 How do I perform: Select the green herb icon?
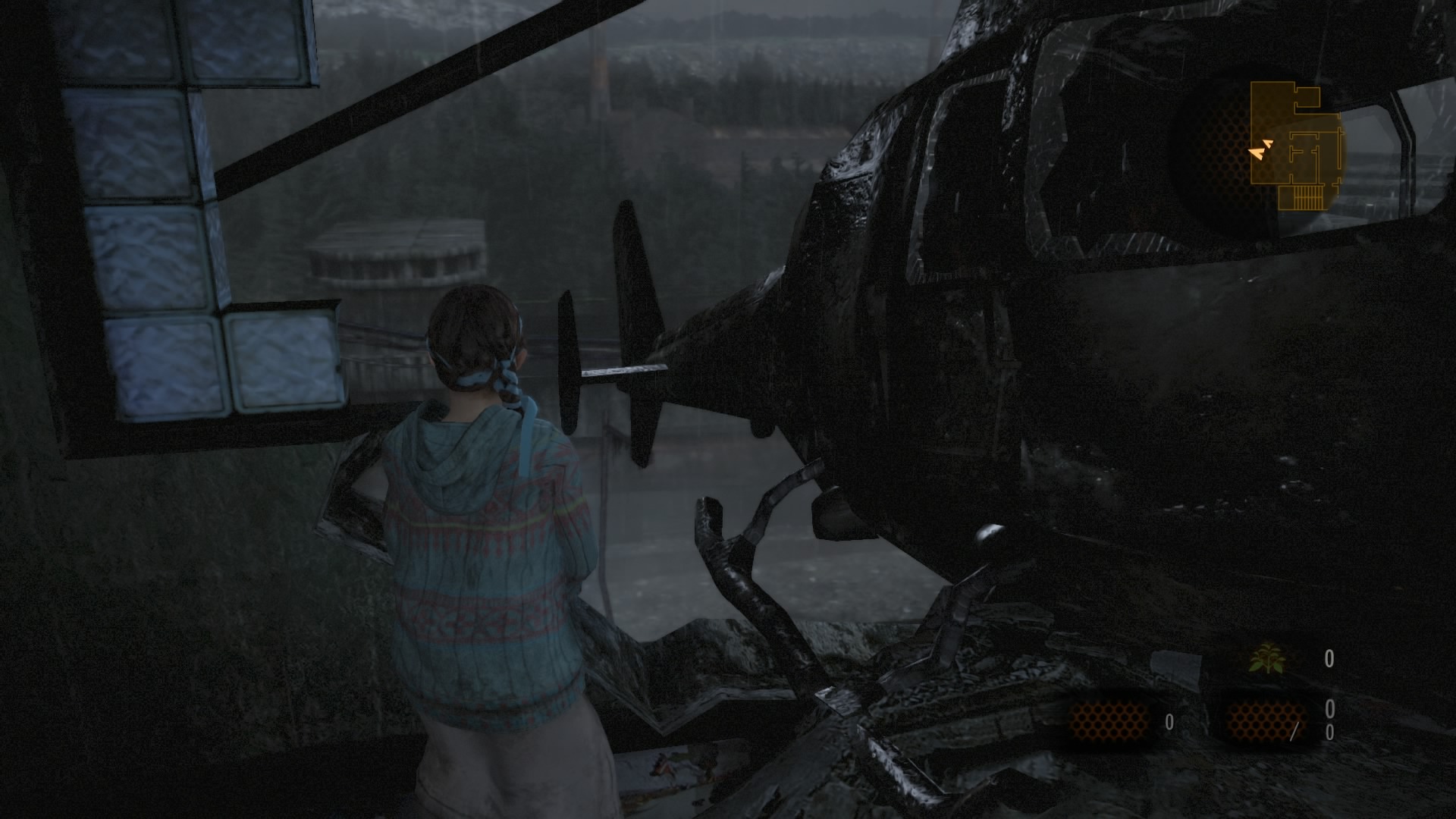click(x=1267, y=658)
